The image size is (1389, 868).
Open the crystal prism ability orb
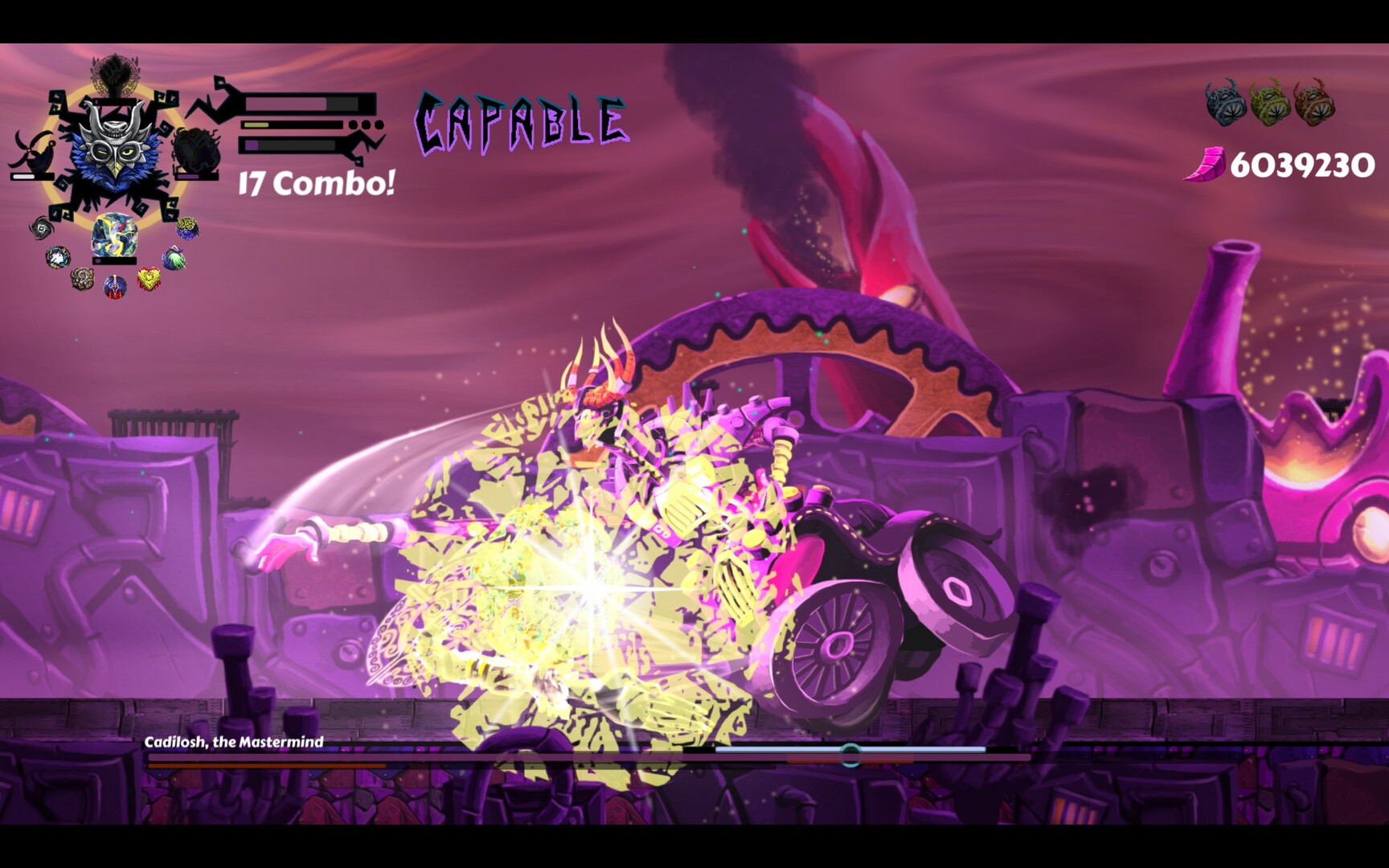coord(114,235)
